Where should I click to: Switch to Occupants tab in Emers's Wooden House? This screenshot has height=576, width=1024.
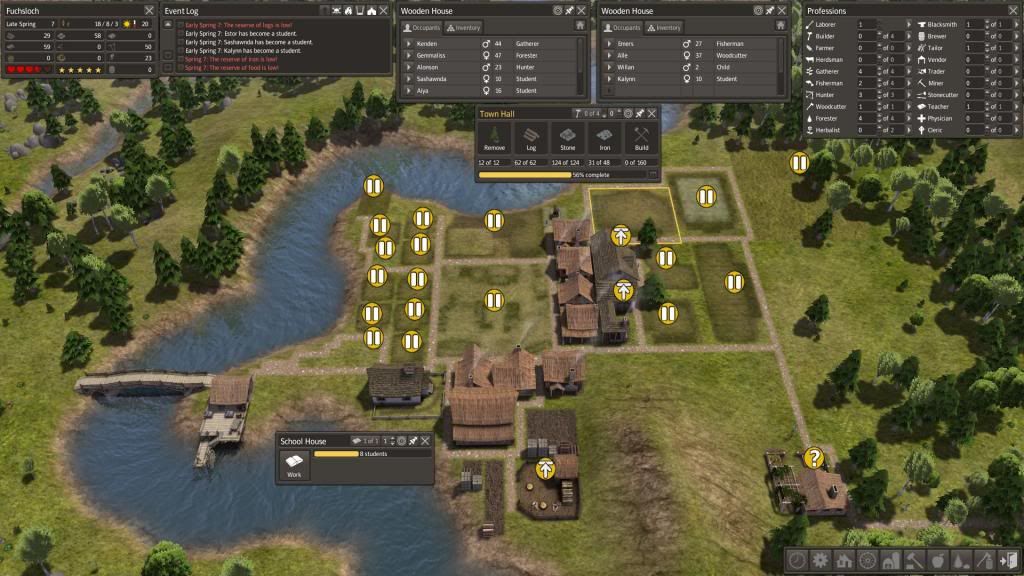click(622, 27)
